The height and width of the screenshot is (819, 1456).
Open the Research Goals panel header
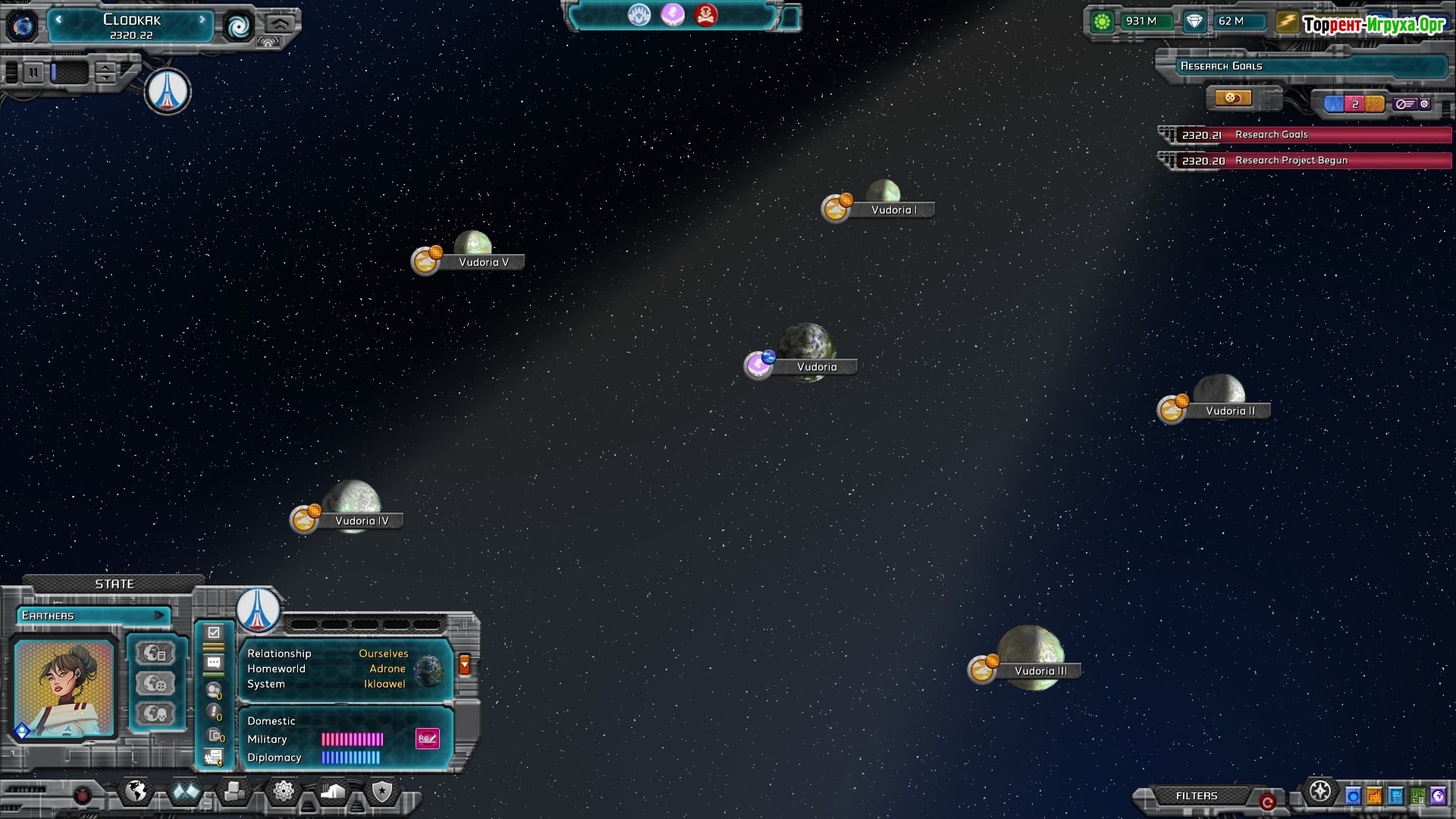pyautogui.click(x=1301, y=67)
